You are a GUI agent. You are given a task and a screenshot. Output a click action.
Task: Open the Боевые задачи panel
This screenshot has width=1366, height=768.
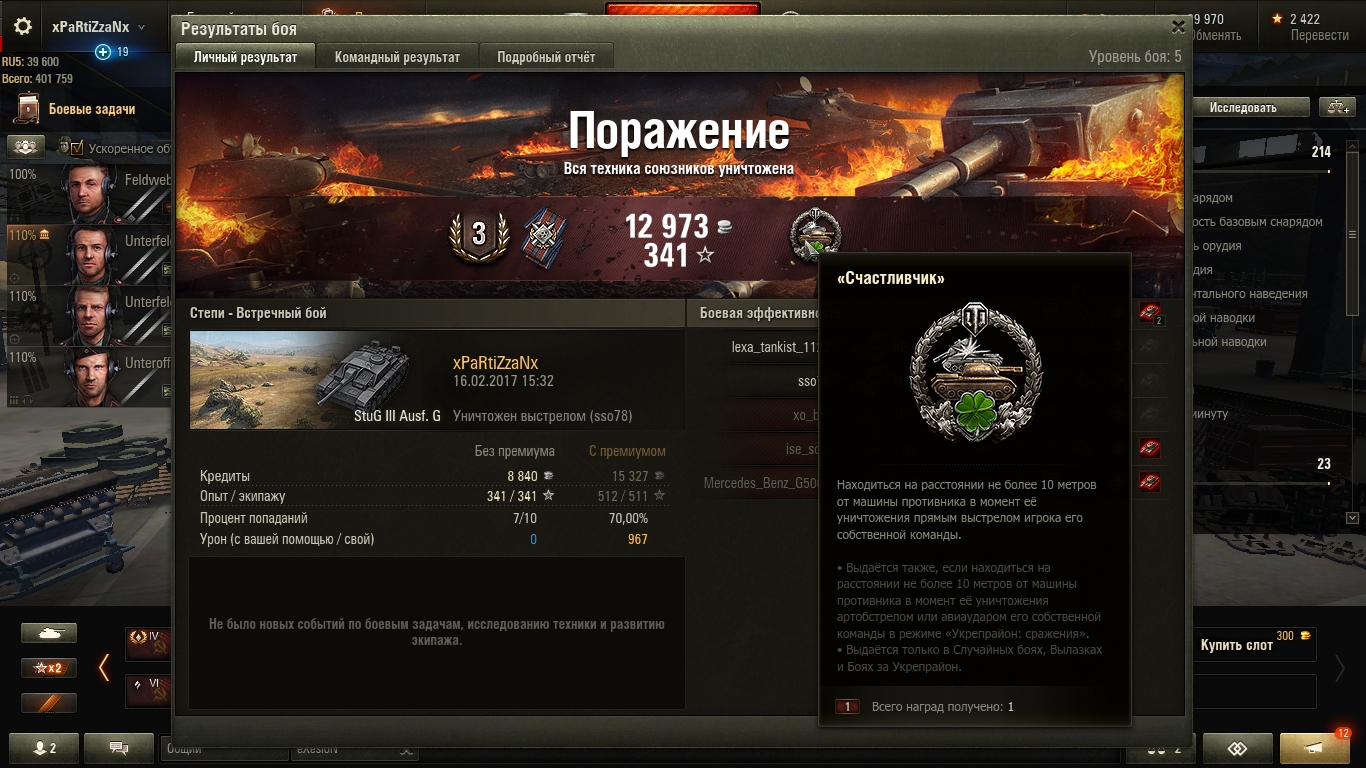pos(91,109)
